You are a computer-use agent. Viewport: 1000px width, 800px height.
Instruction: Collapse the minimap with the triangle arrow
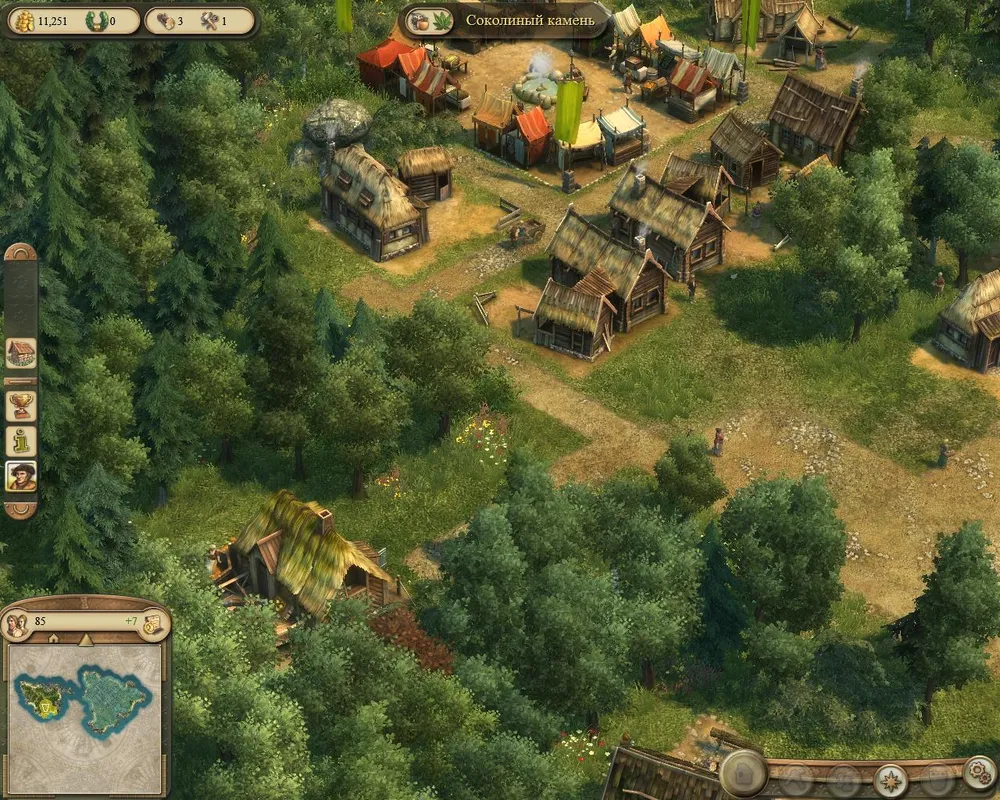click(85, 639)
